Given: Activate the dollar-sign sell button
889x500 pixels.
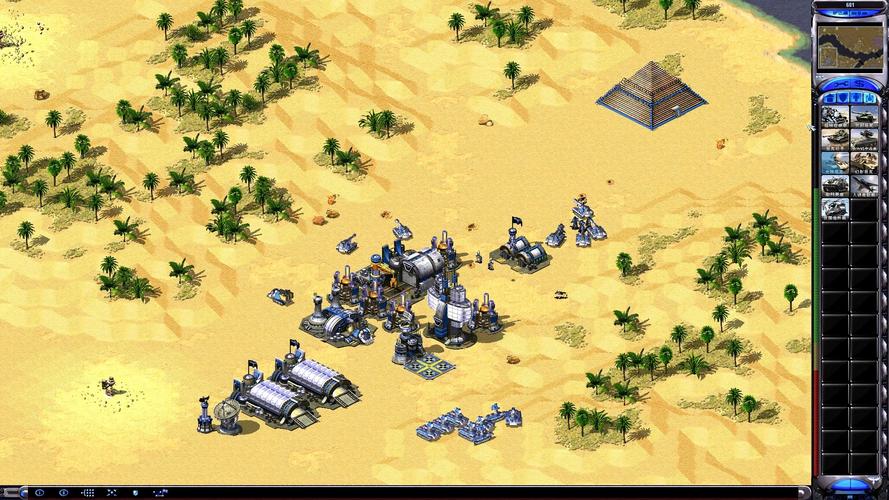Looking at the screenshot, I should (x=858, y=83).
